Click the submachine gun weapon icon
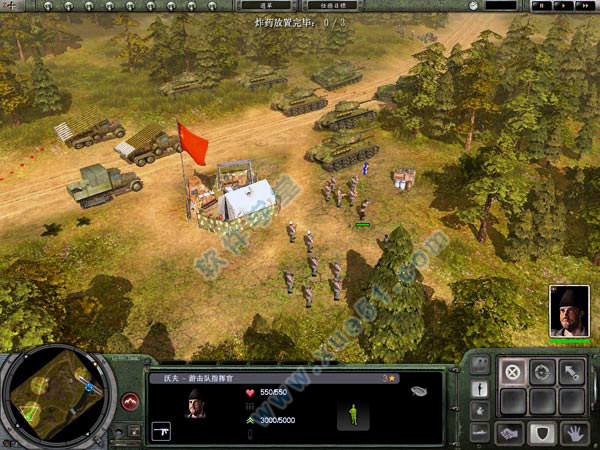The image size is (600, 450). coord(162,431)
